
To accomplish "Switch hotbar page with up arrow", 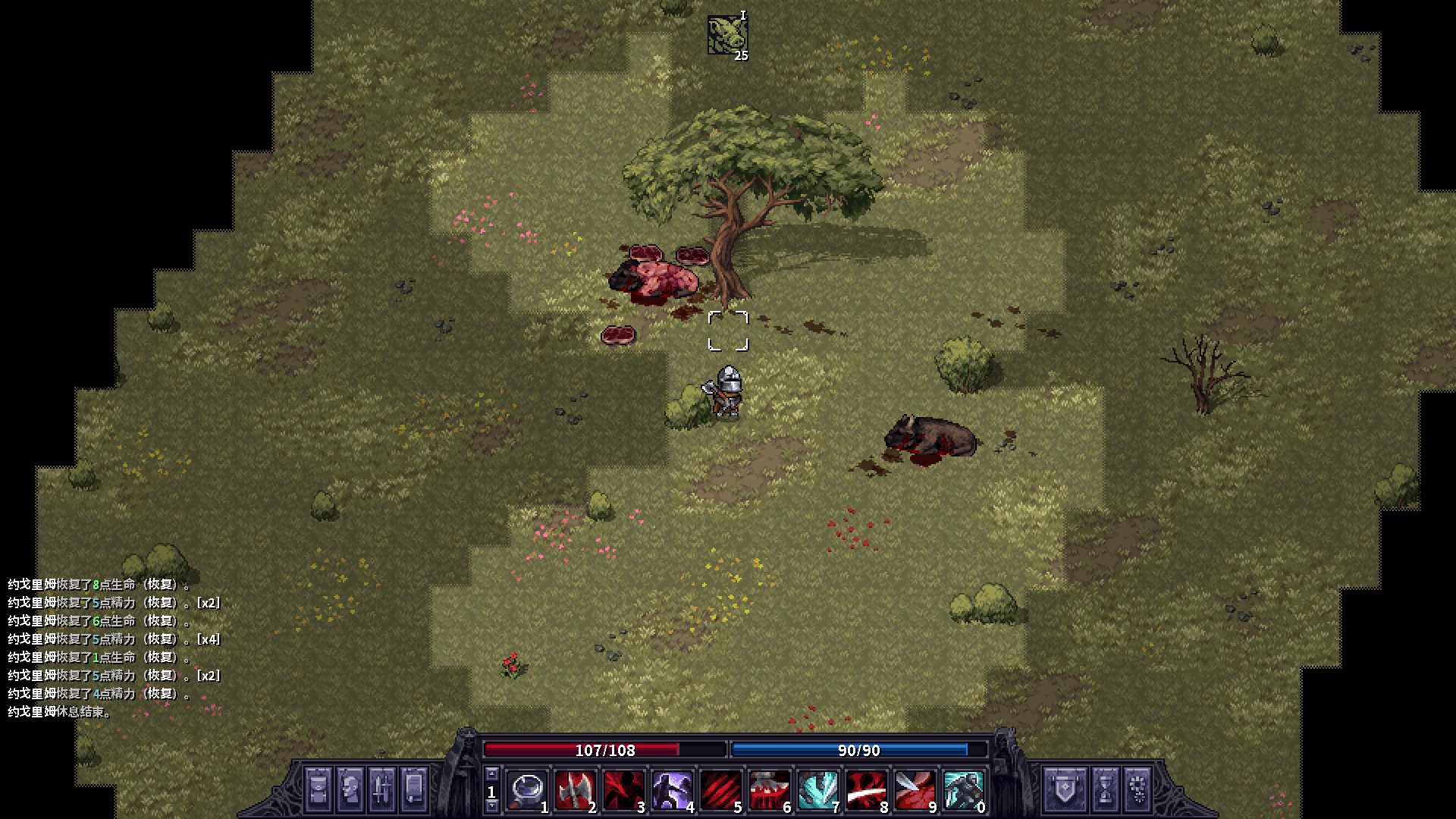I will (x=492, y=774).
